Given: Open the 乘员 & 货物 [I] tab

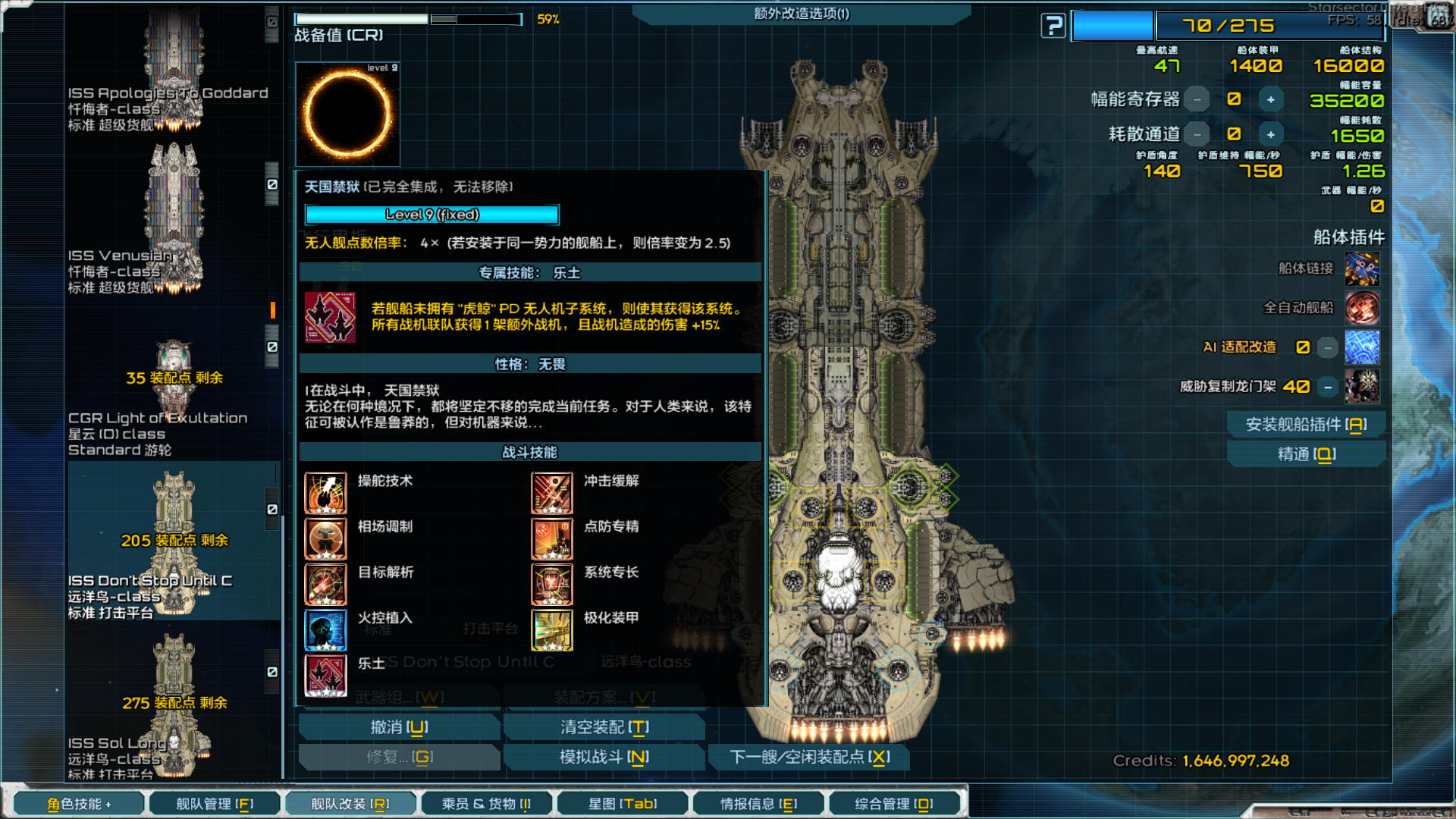Looking at the screenshot, I should coord(486,803).
